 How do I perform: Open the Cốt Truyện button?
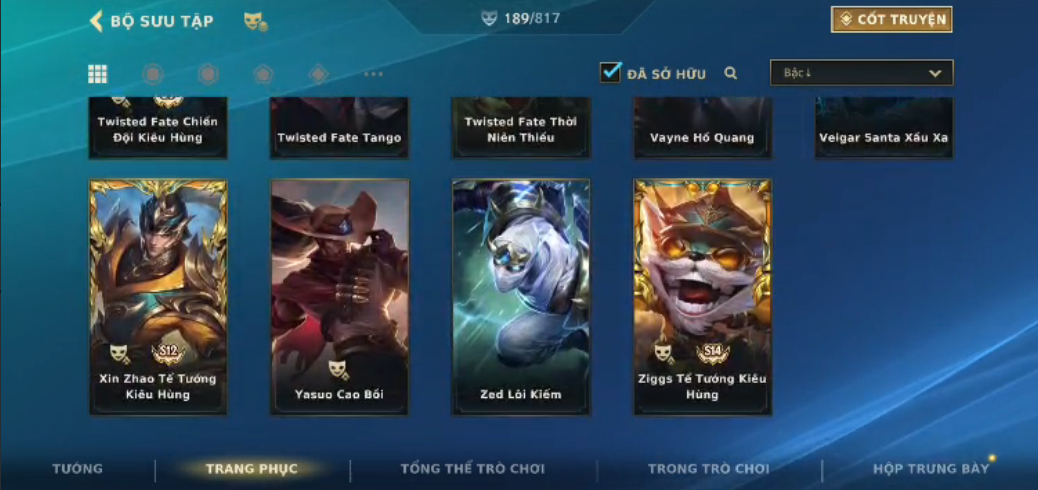point(891,20)
